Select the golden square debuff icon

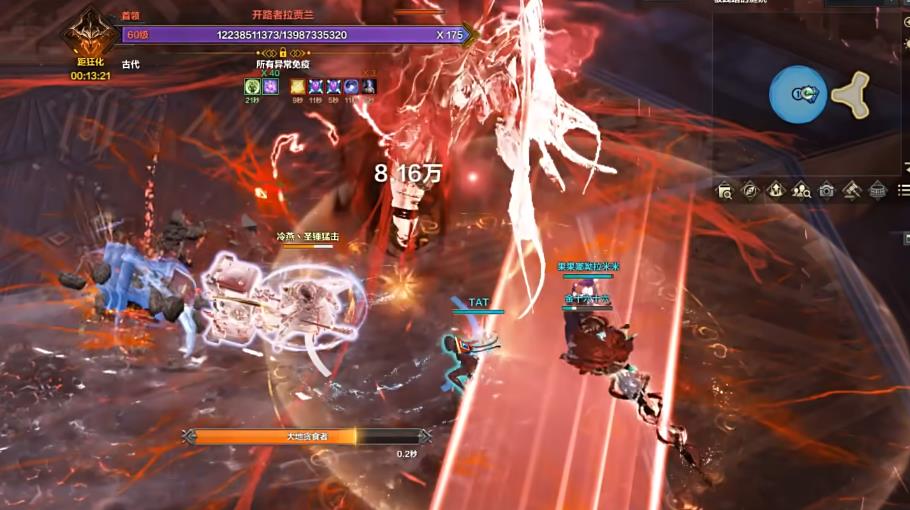click(x=298, y=87)
